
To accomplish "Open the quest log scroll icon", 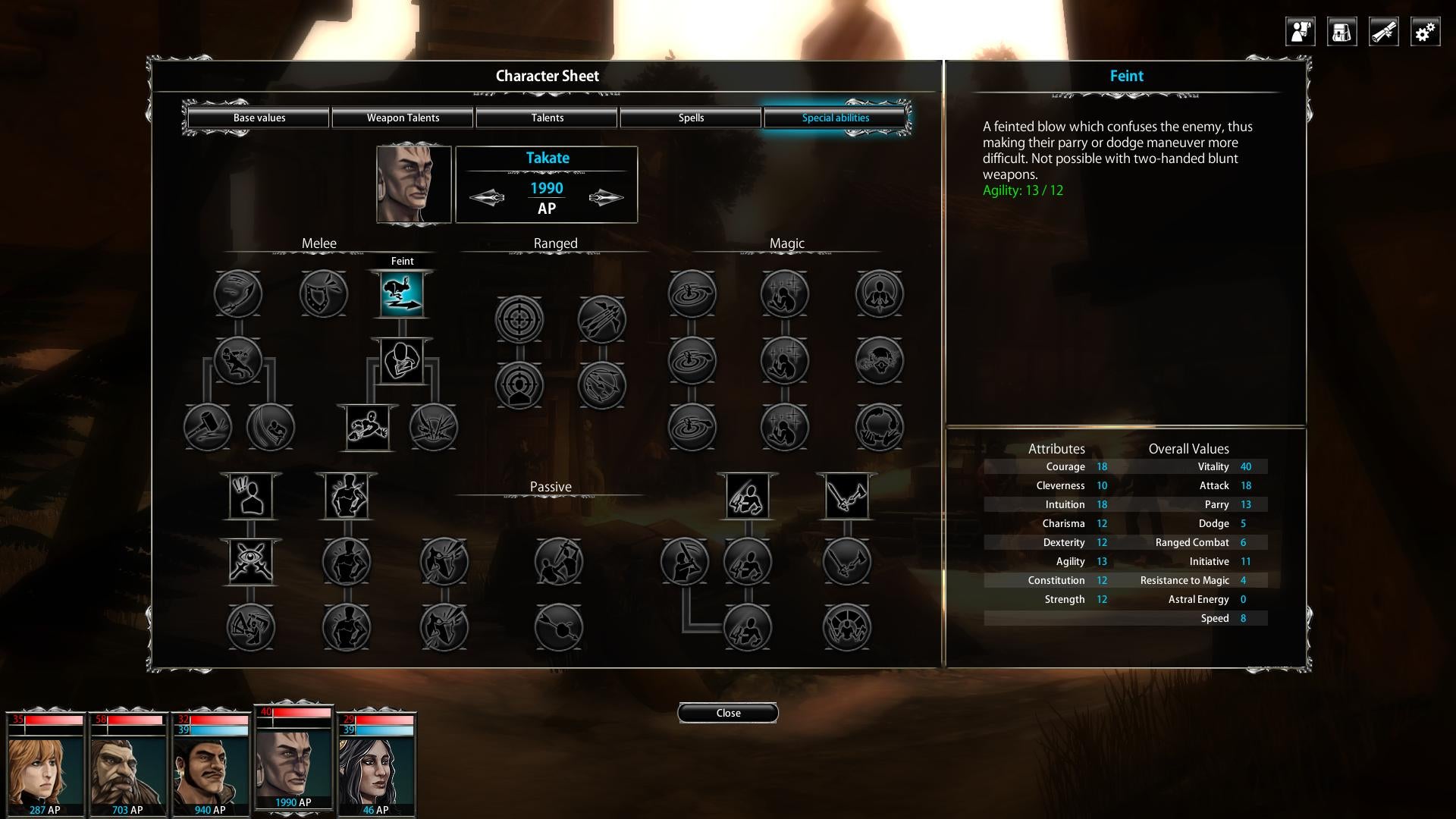I will tap(1384, 31).
